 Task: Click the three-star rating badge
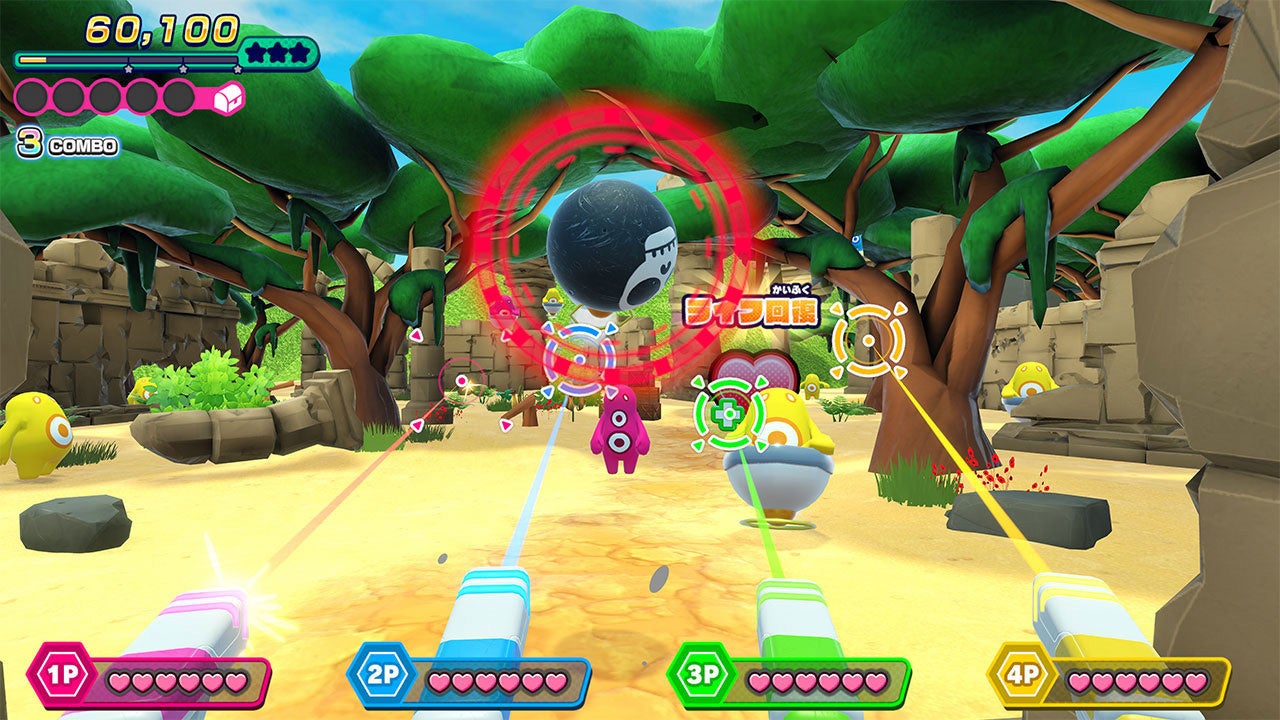tap(278, 54)
